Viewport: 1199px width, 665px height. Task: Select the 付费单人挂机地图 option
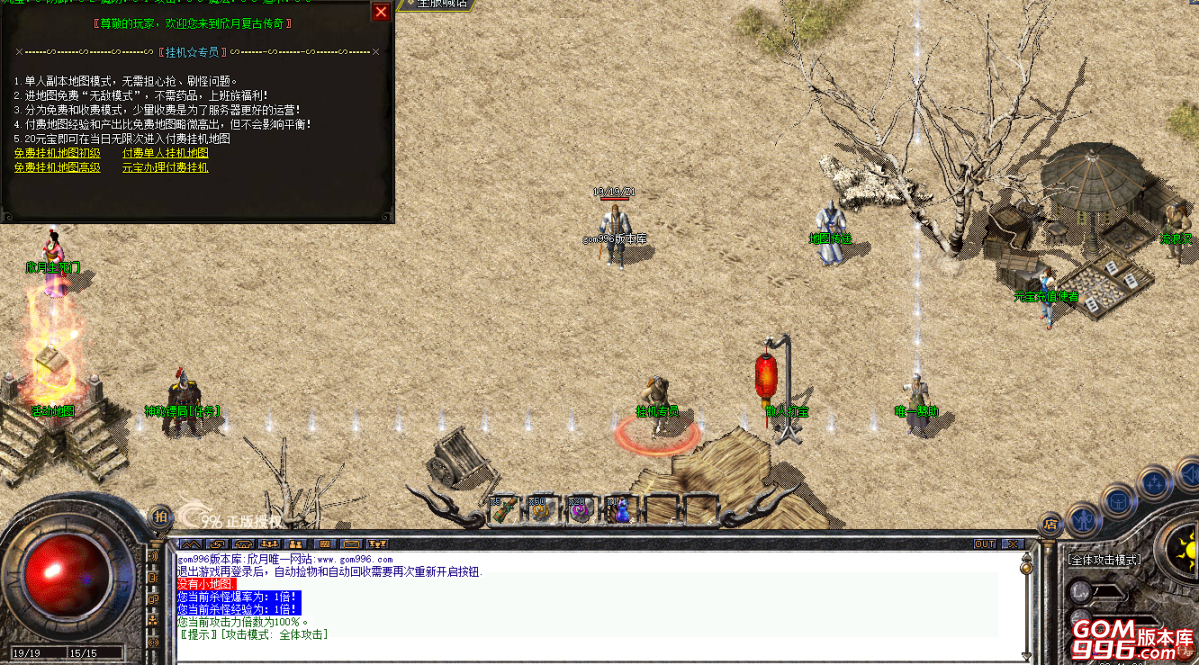click(165, 153)
